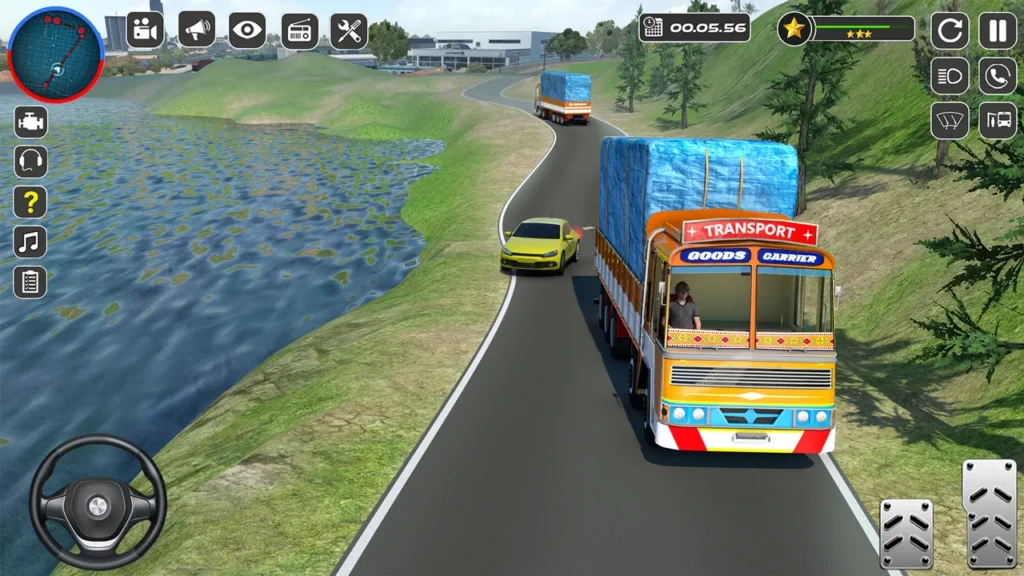
Task: Activate the windshield wipers
Action: [x=950, y=121]
